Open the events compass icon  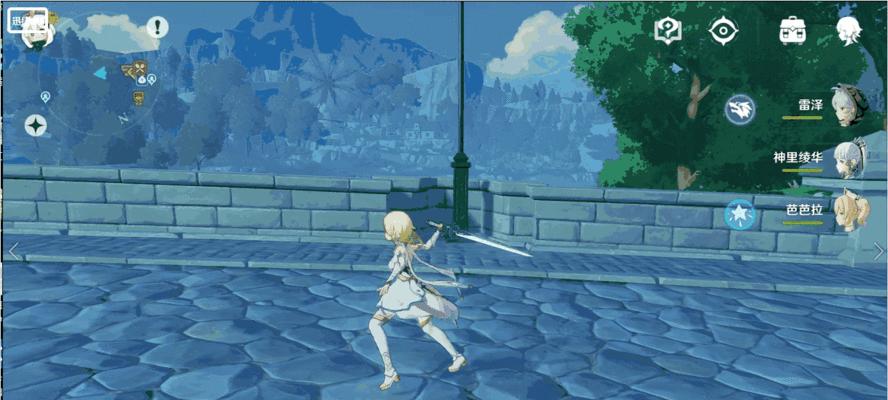(x=722, y=31)
